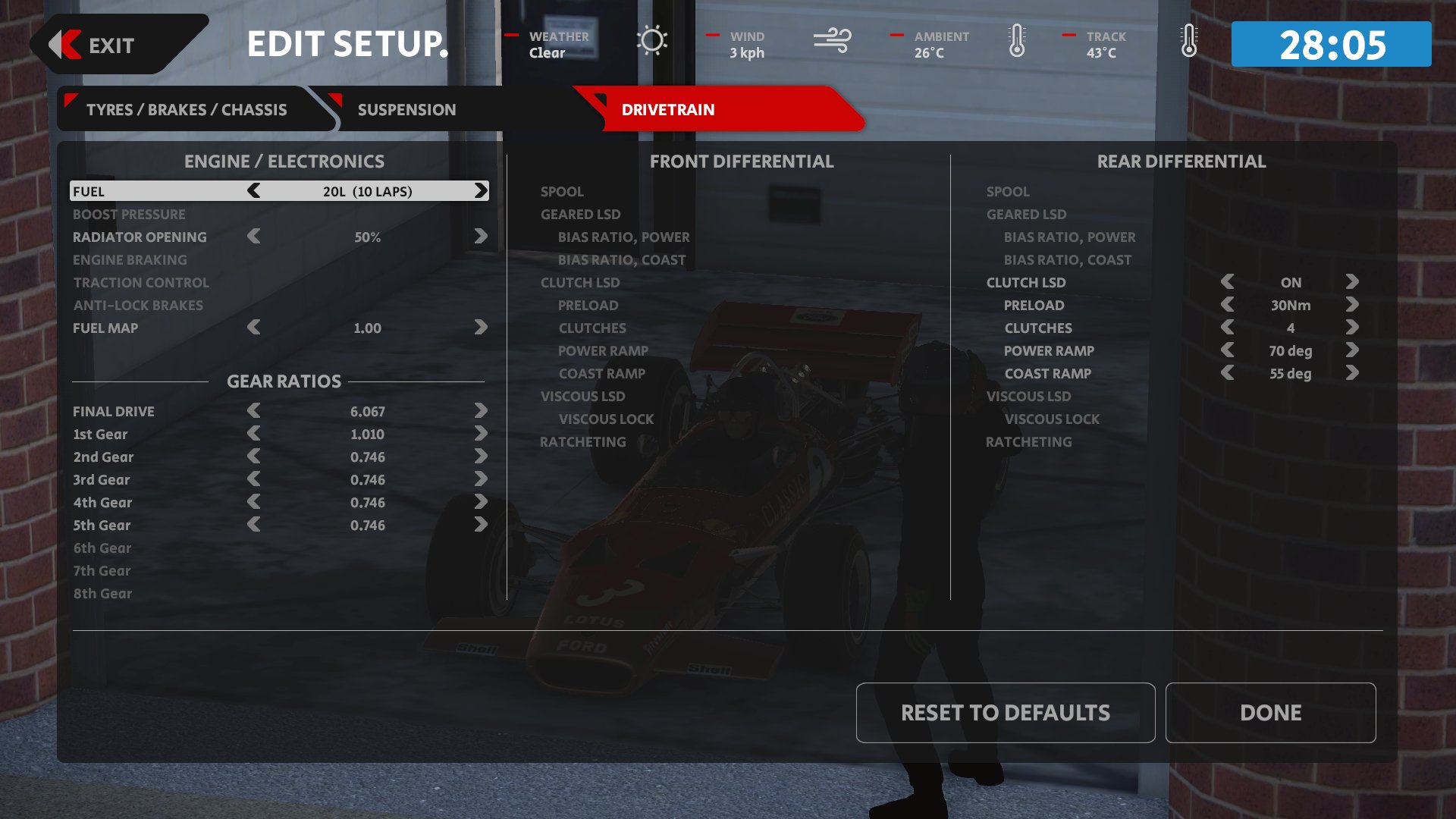Increase radiator opening percentage
The width and height of the screenshot is (1456, 819).
pos(481,237)
